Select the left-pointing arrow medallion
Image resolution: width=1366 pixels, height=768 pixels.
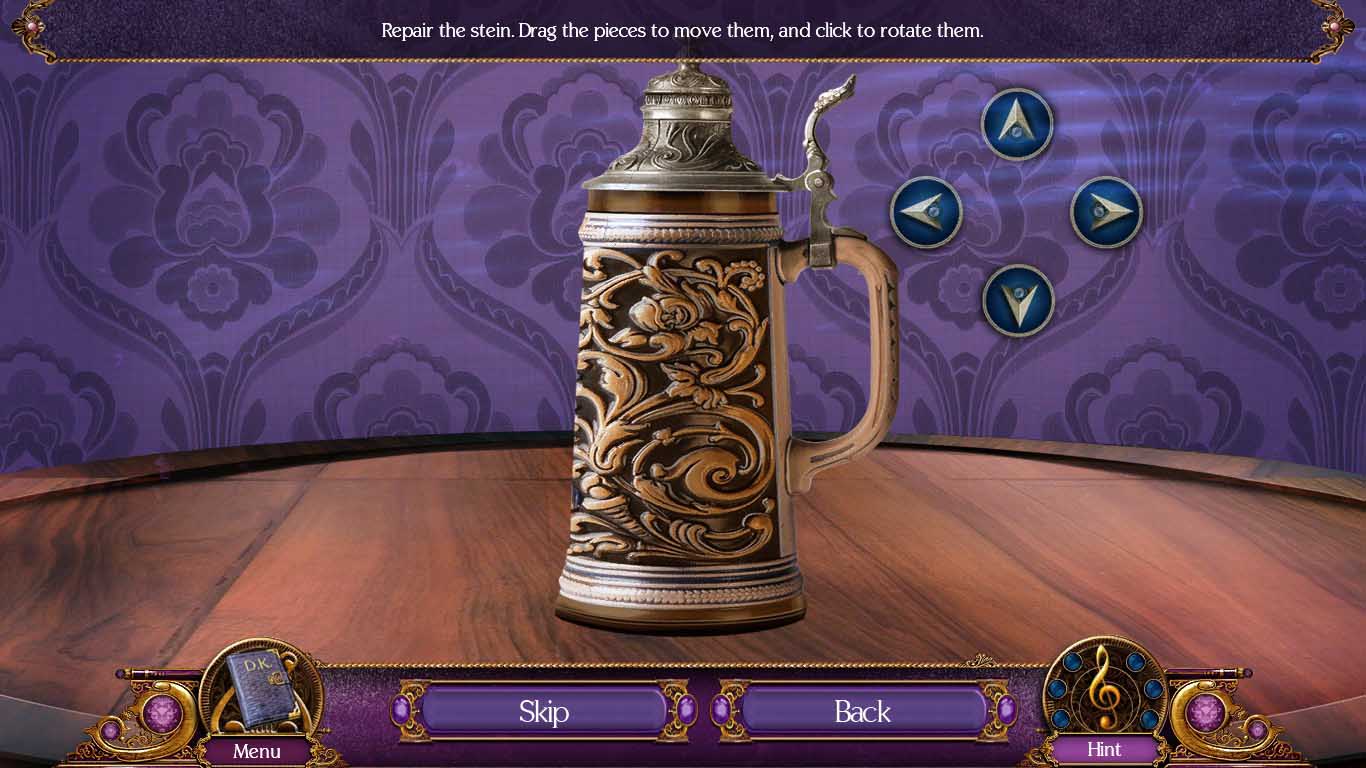[925, 210]
